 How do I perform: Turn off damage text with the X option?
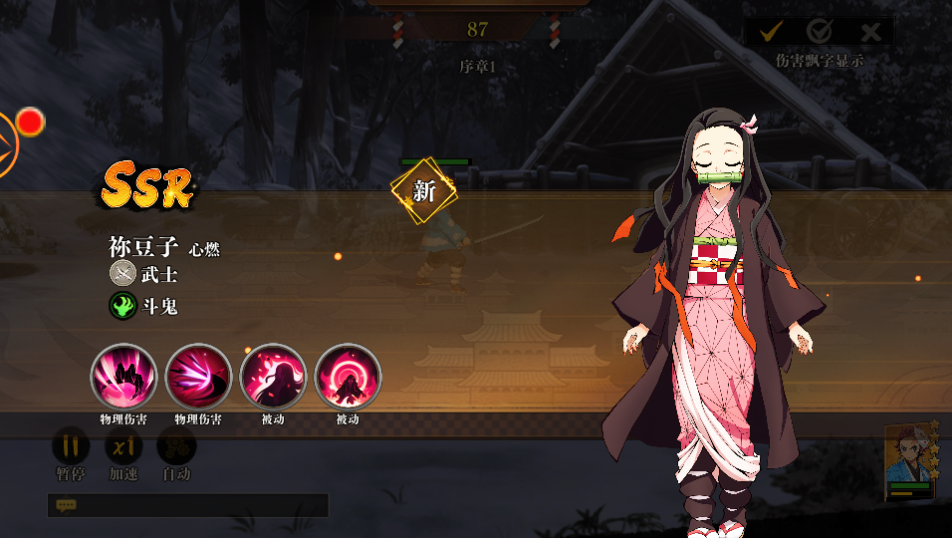coord(871,31)
